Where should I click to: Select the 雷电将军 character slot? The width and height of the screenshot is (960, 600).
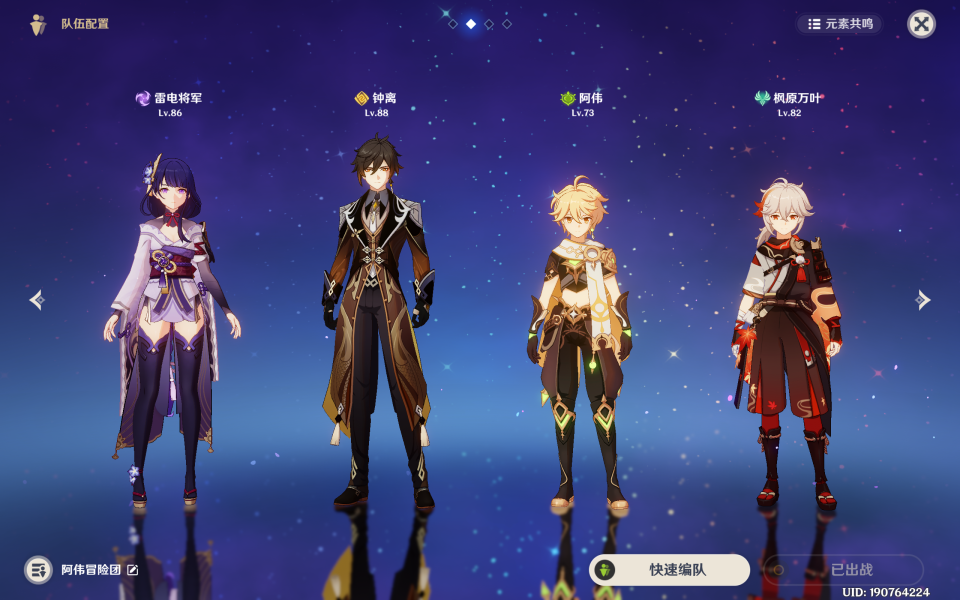coord(170,320)
